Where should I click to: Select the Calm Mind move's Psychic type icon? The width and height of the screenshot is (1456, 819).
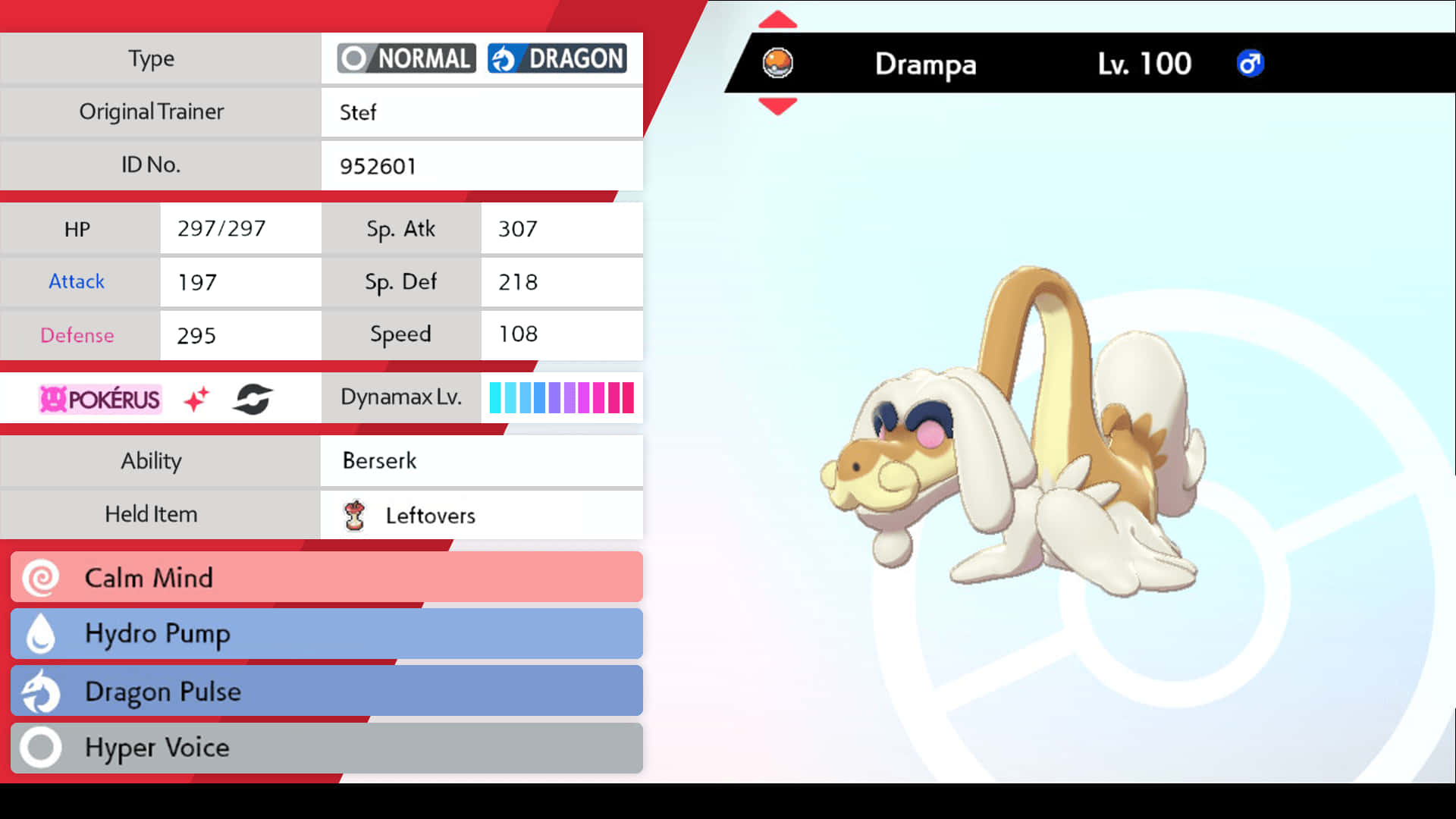(x=41, y=577)
